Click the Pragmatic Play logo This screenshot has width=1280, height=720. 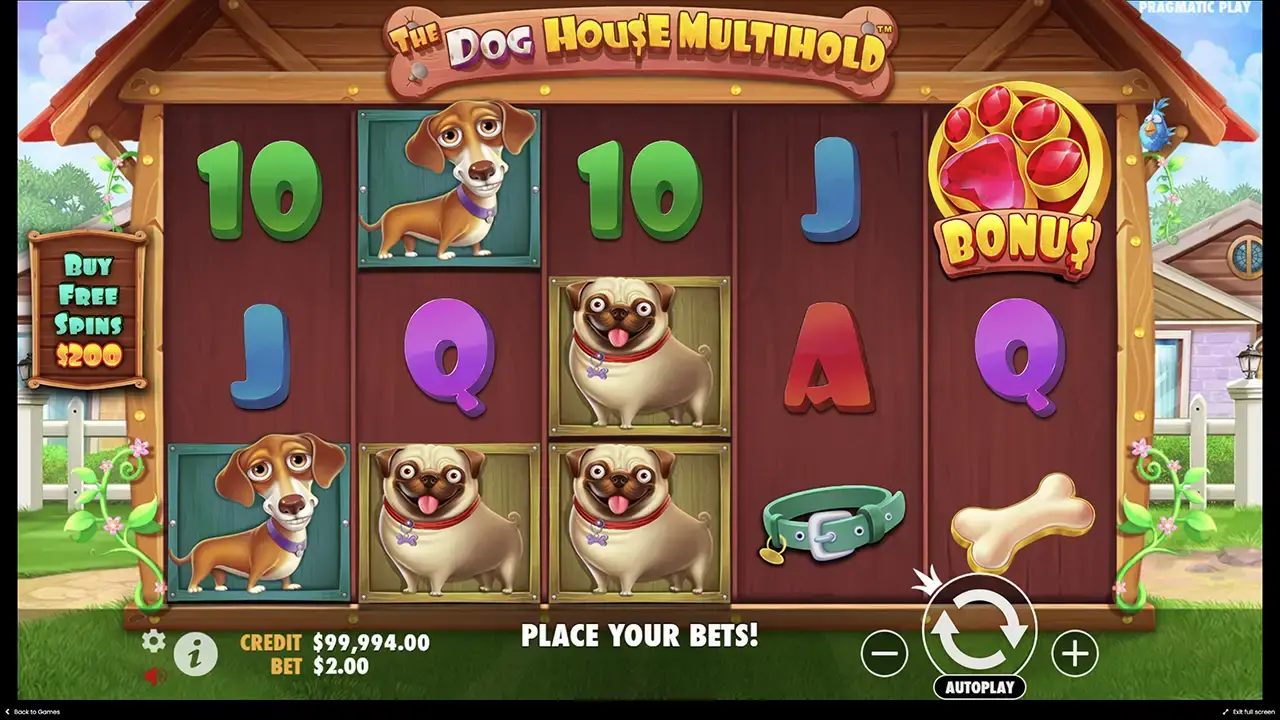pyautogui.click(x=1194, y=8)
